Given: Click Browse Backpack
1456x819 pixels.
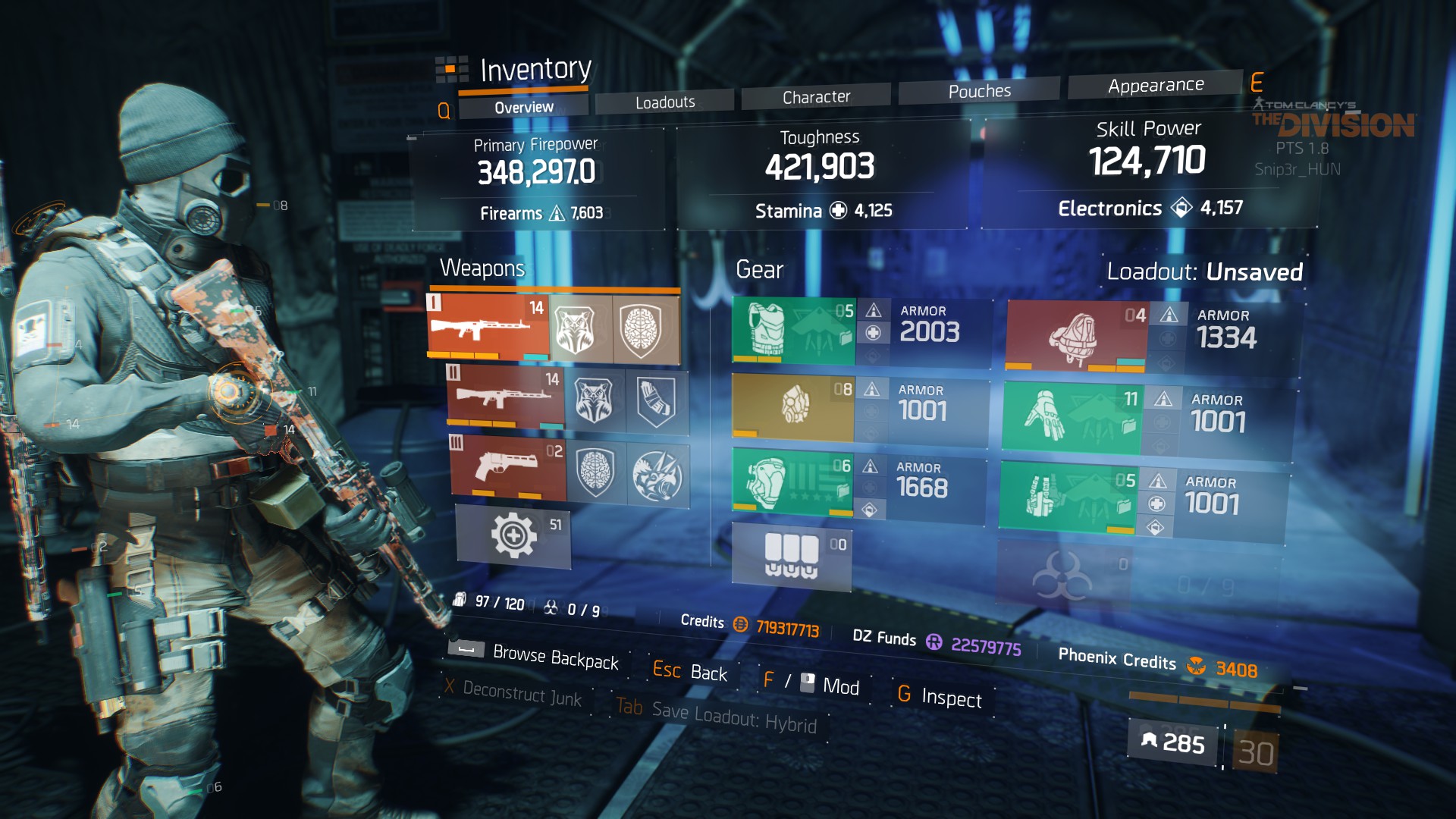Looking at the screenshot, I should point(555,657).
